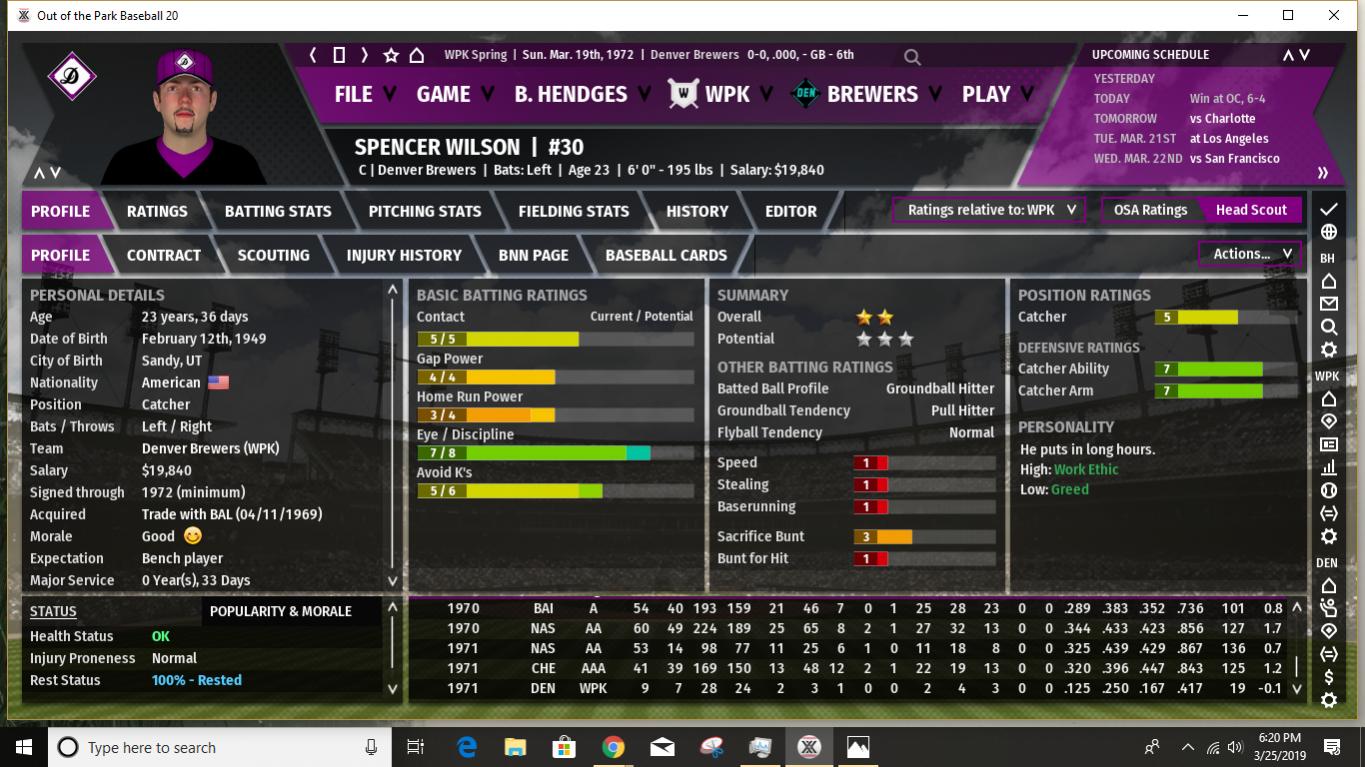Switch to the RATINGS tab
The height and width of the screenshot is (767, 1365).
157,211
